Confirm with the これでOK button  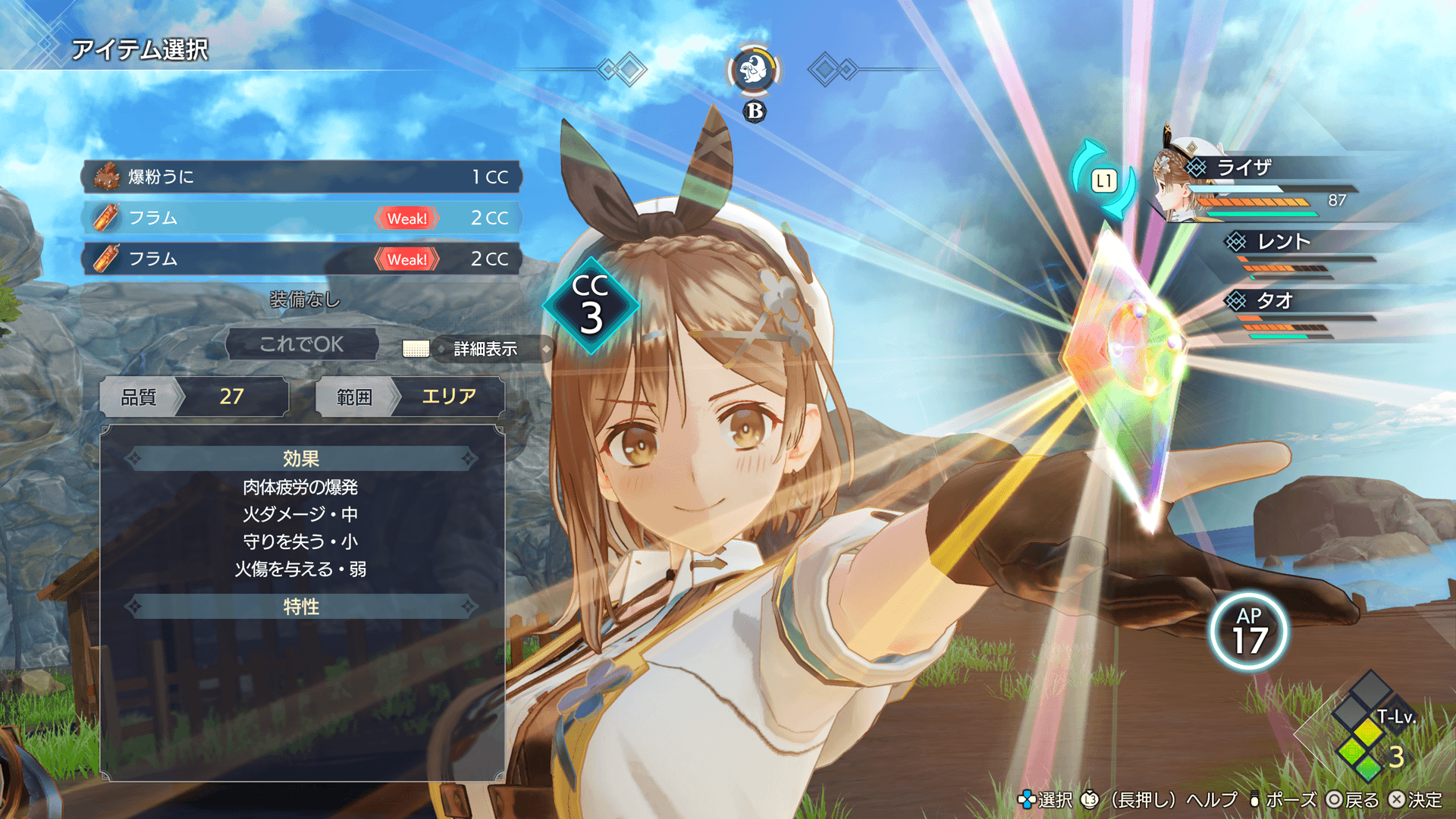click(x=302, y=344)
